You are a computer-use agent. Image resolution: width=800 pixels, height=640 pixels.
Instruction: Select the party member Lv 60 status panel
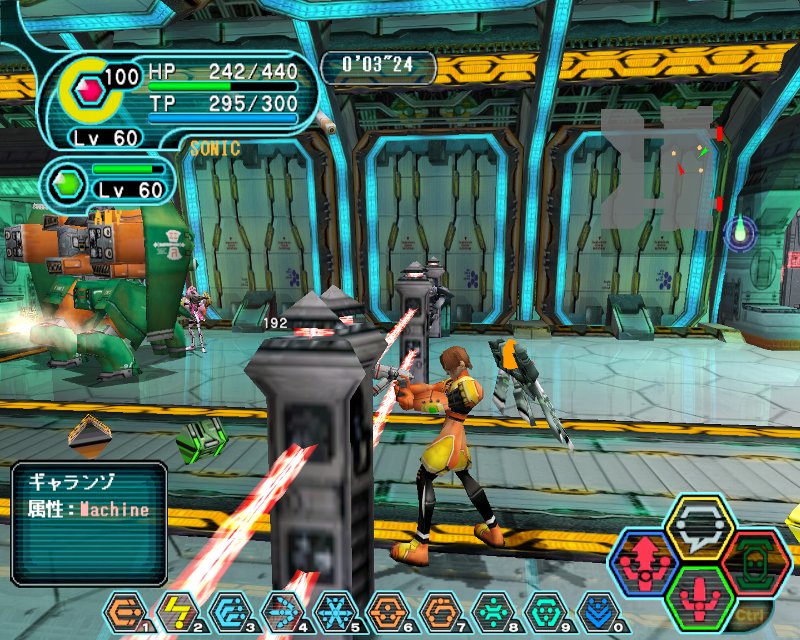click(110, 181)
